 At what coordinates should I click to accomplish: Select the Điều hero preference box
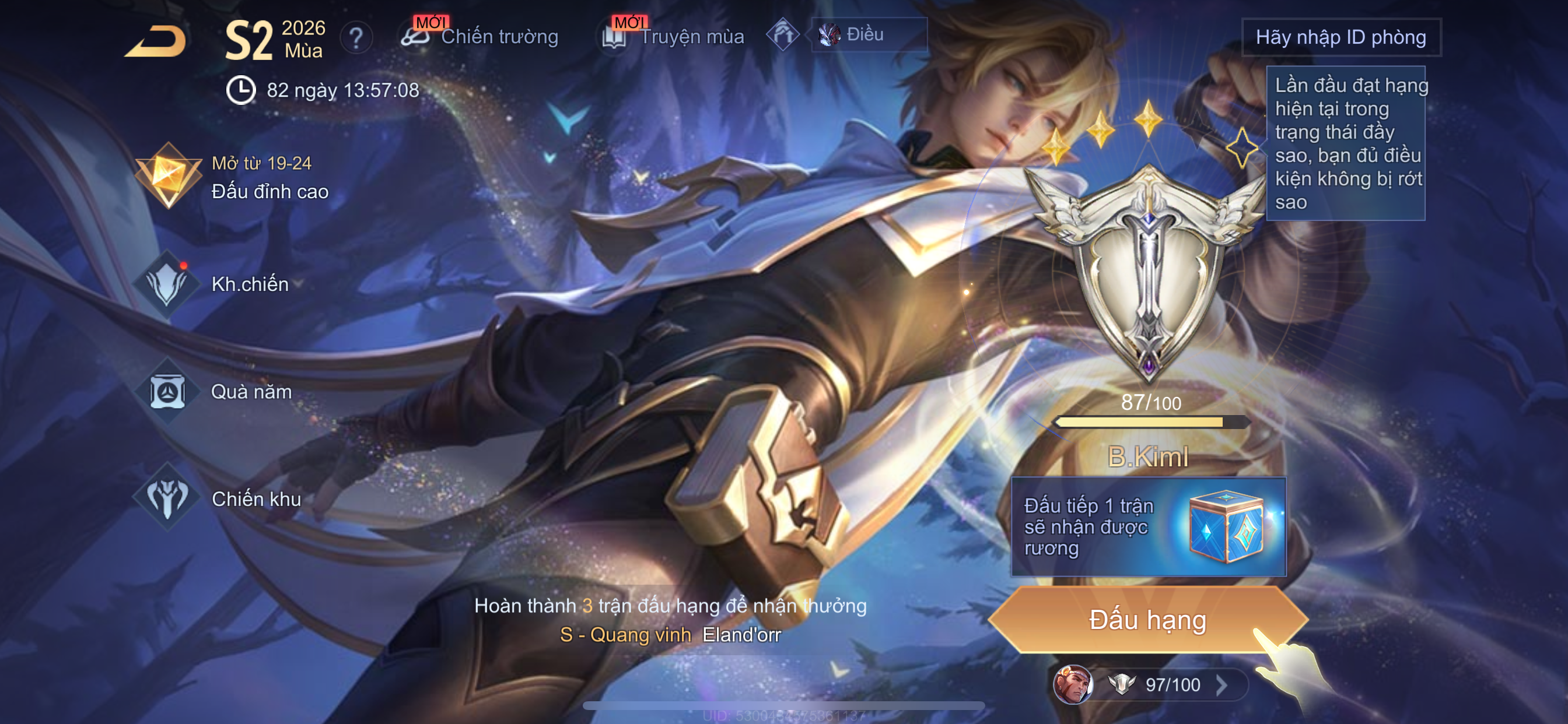[x=869, y=34]
